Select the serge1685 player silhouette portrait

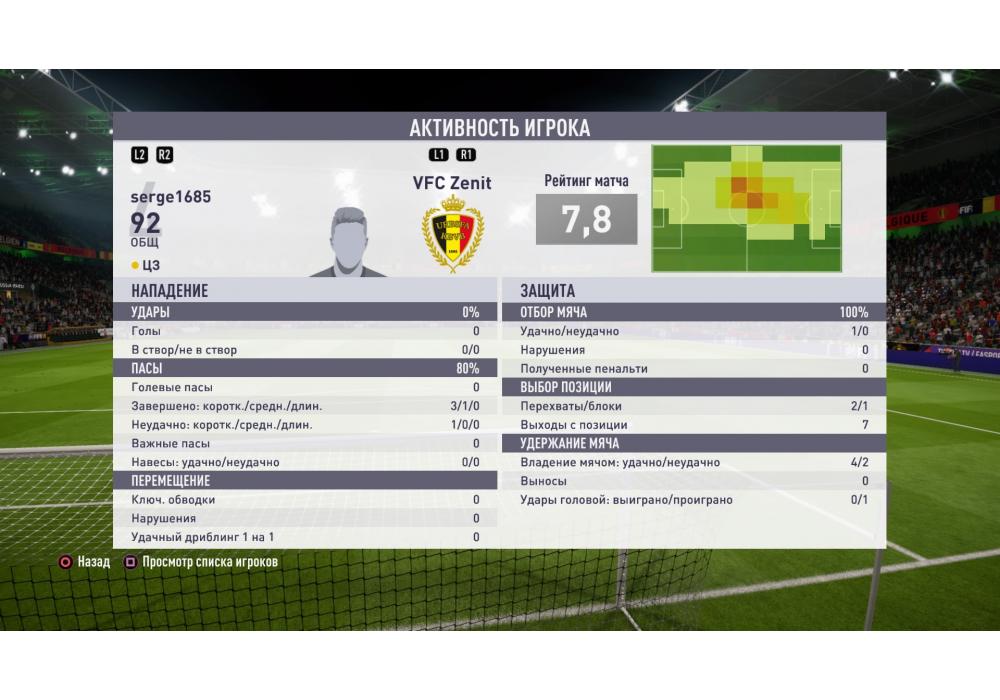350,242
